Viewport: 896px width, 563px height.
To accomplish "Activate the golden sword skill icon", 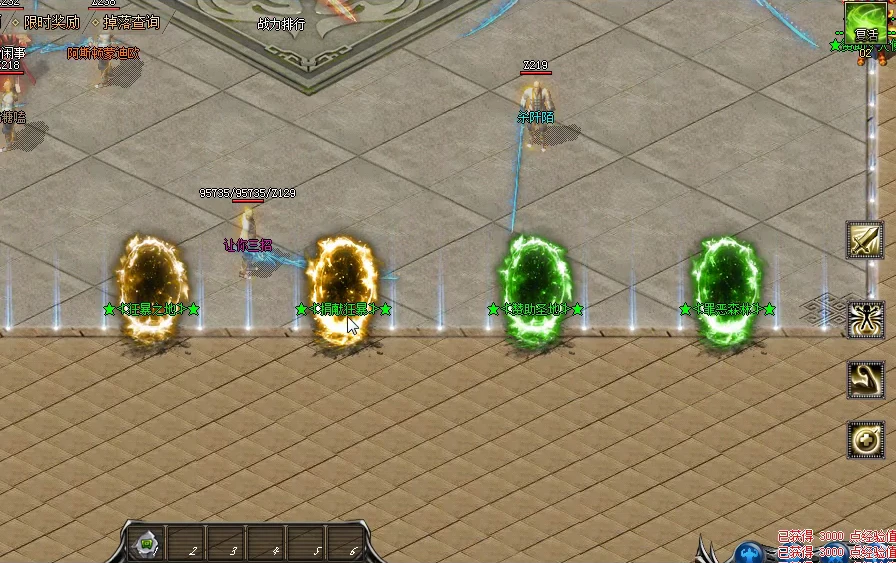I will coord(865,240).
